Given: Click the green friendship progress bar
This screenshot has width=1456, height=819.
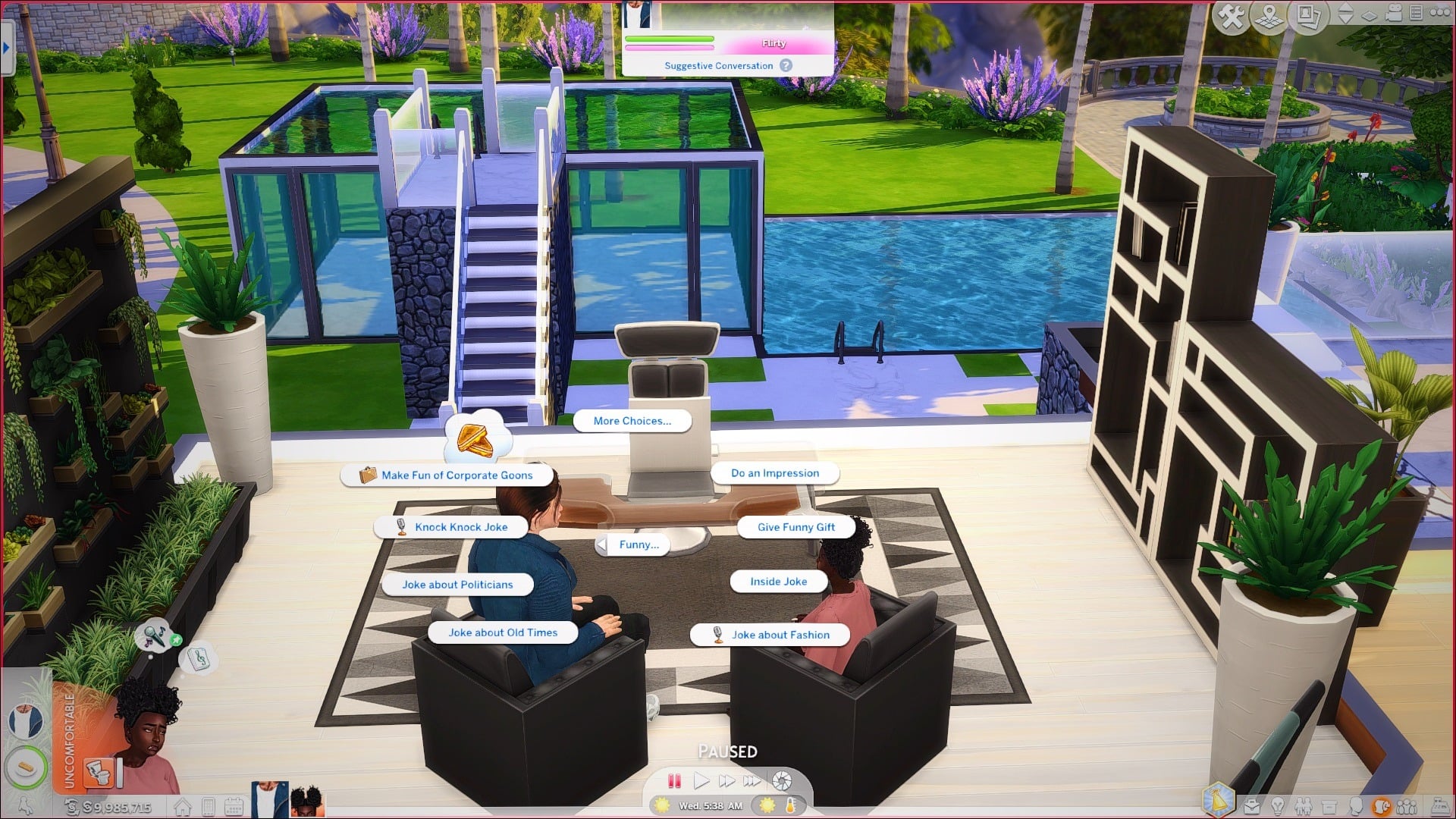Looking at the screenshot, I should [x=670, y=38].
